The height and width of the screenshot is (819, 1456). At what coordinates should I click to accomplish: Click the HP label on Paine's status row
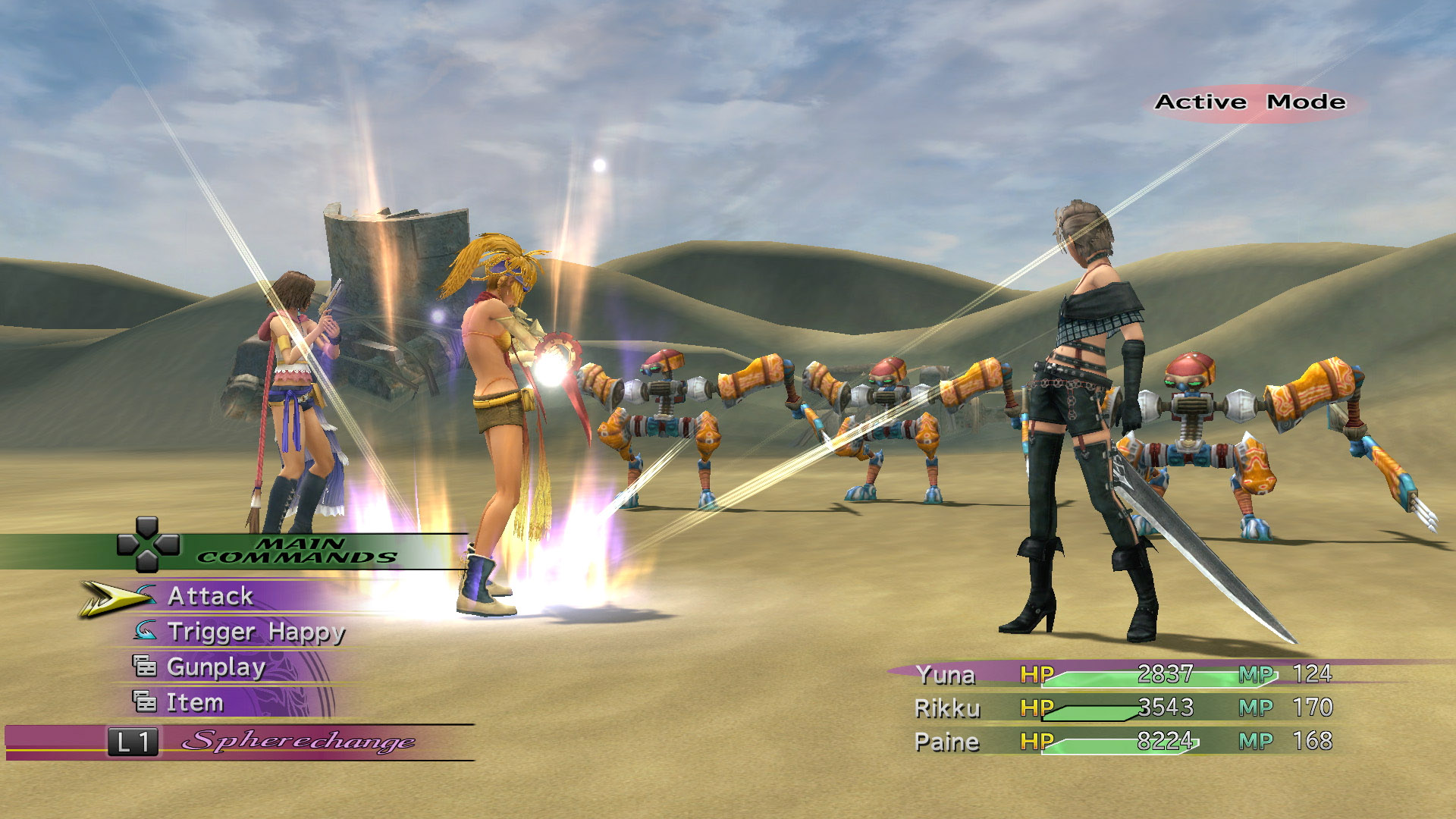click(x=1037, y=742)
